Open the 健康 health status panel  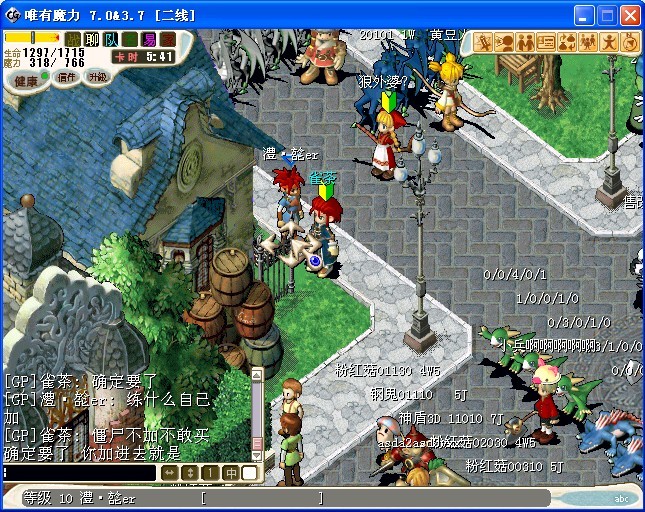[27, 80]
